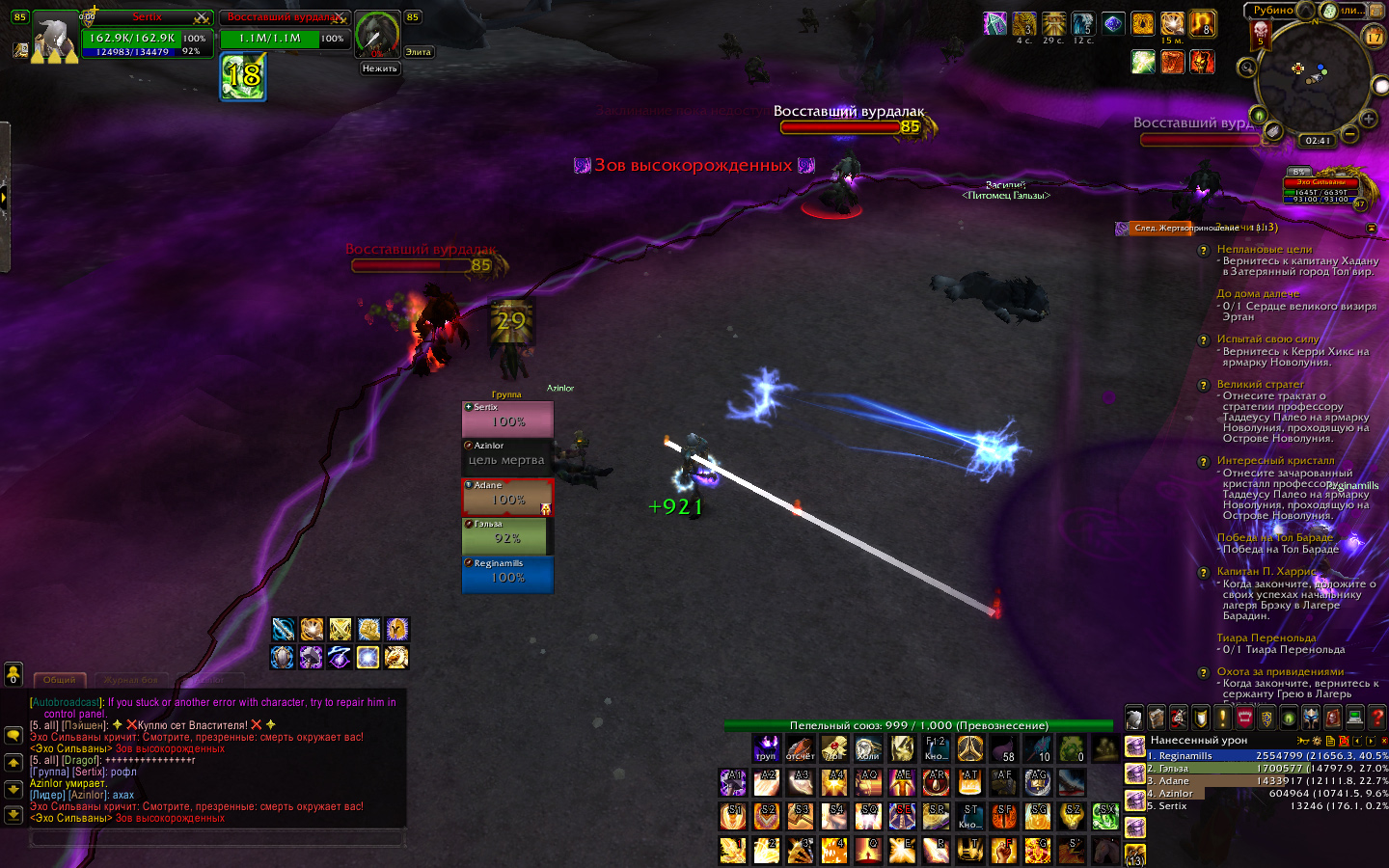Click the Пепельный союз reputation bar
Image resolution: width=1389 pixels, height=868 pixels.
pos(918,725)
